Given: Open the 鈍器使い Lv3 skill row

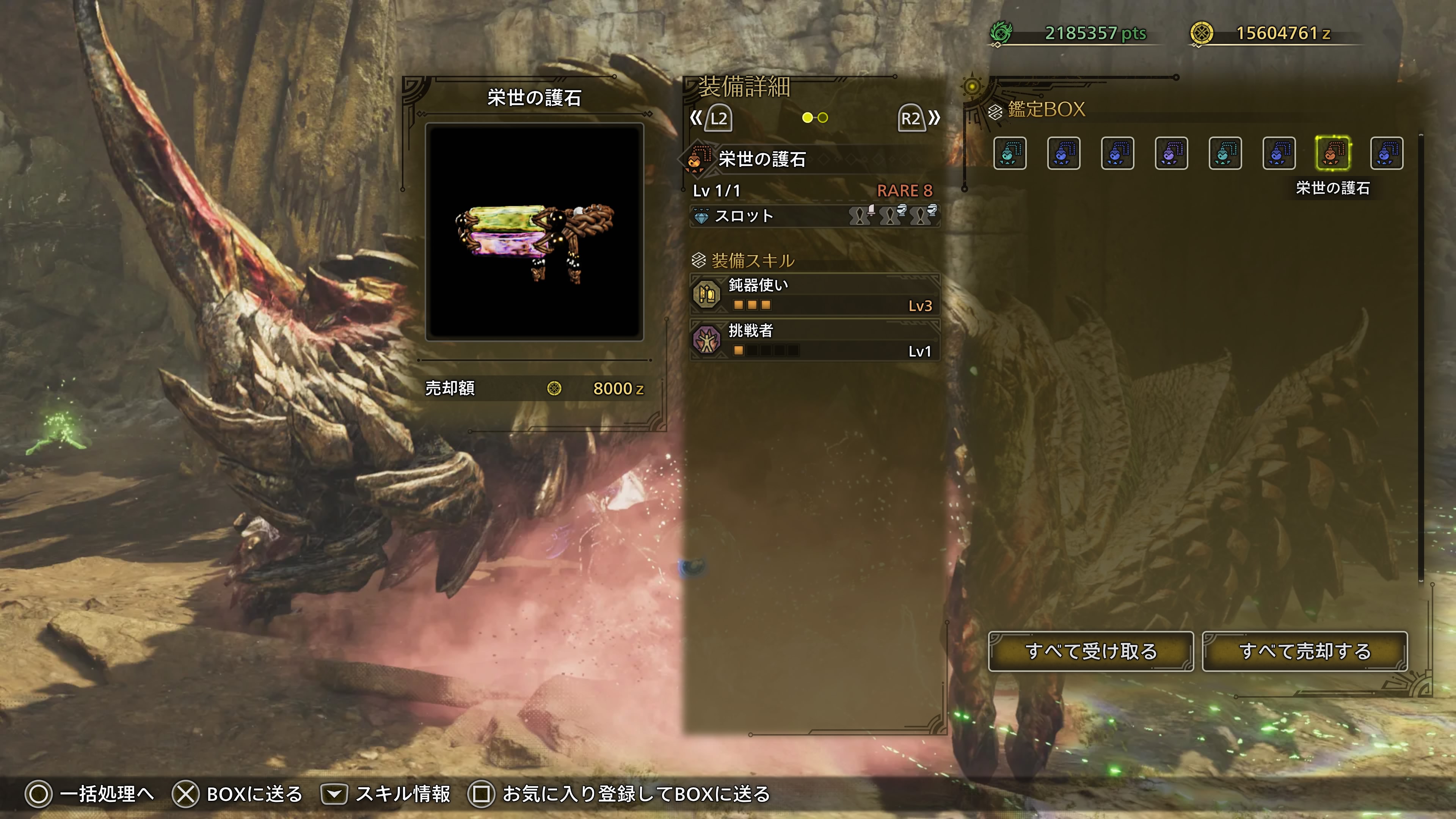Looking at the screenshot, I should click(x=814, y=295).
